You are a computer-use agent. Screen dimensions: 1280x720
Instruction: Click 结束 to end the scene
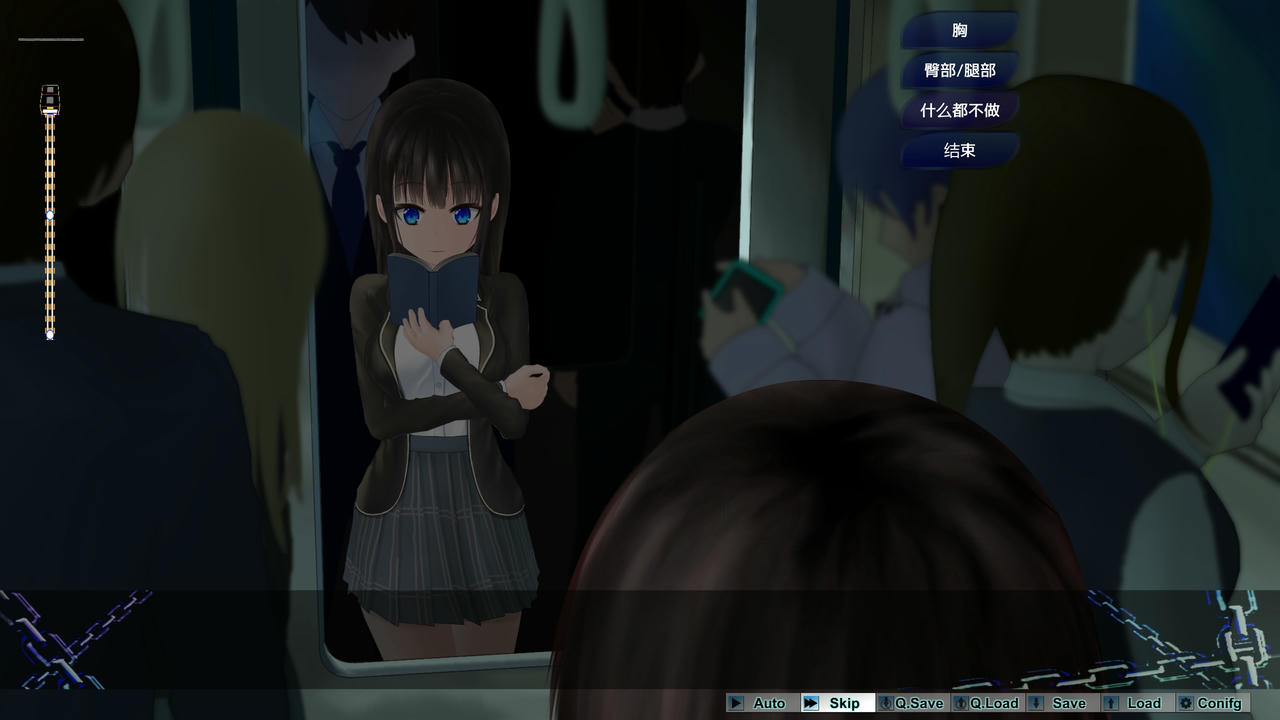pos(959,151)
